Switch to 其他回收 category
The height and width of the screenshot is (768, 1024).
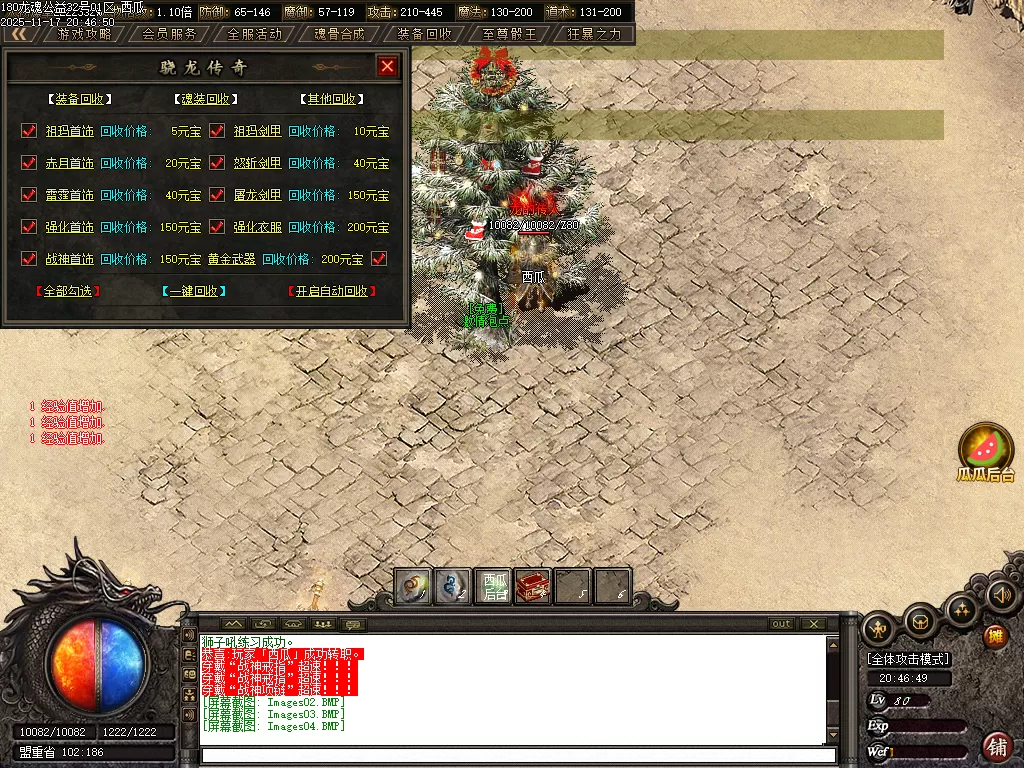point(331,99)
